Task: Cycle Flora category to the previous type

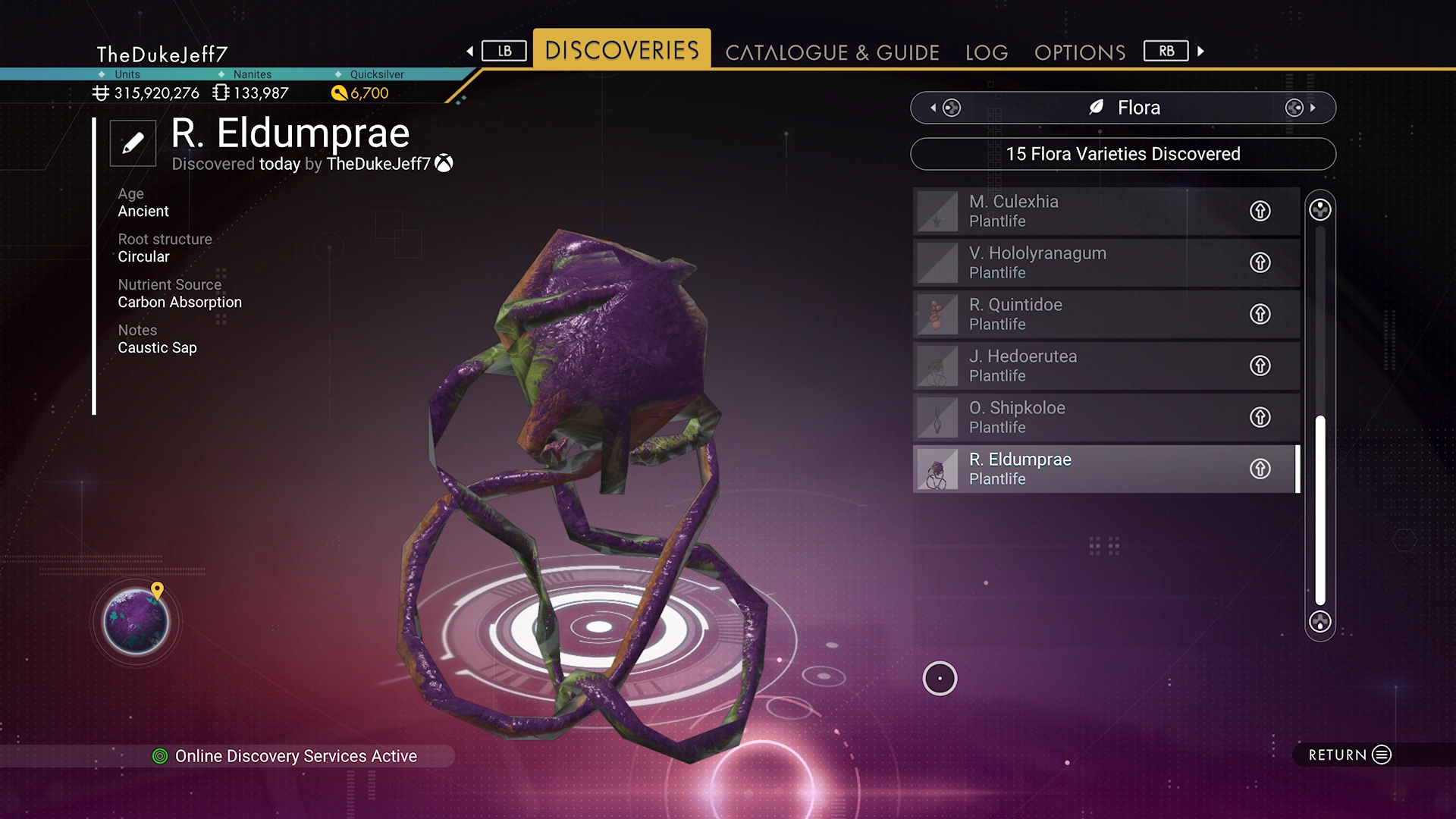Action: tap(945, 108)
